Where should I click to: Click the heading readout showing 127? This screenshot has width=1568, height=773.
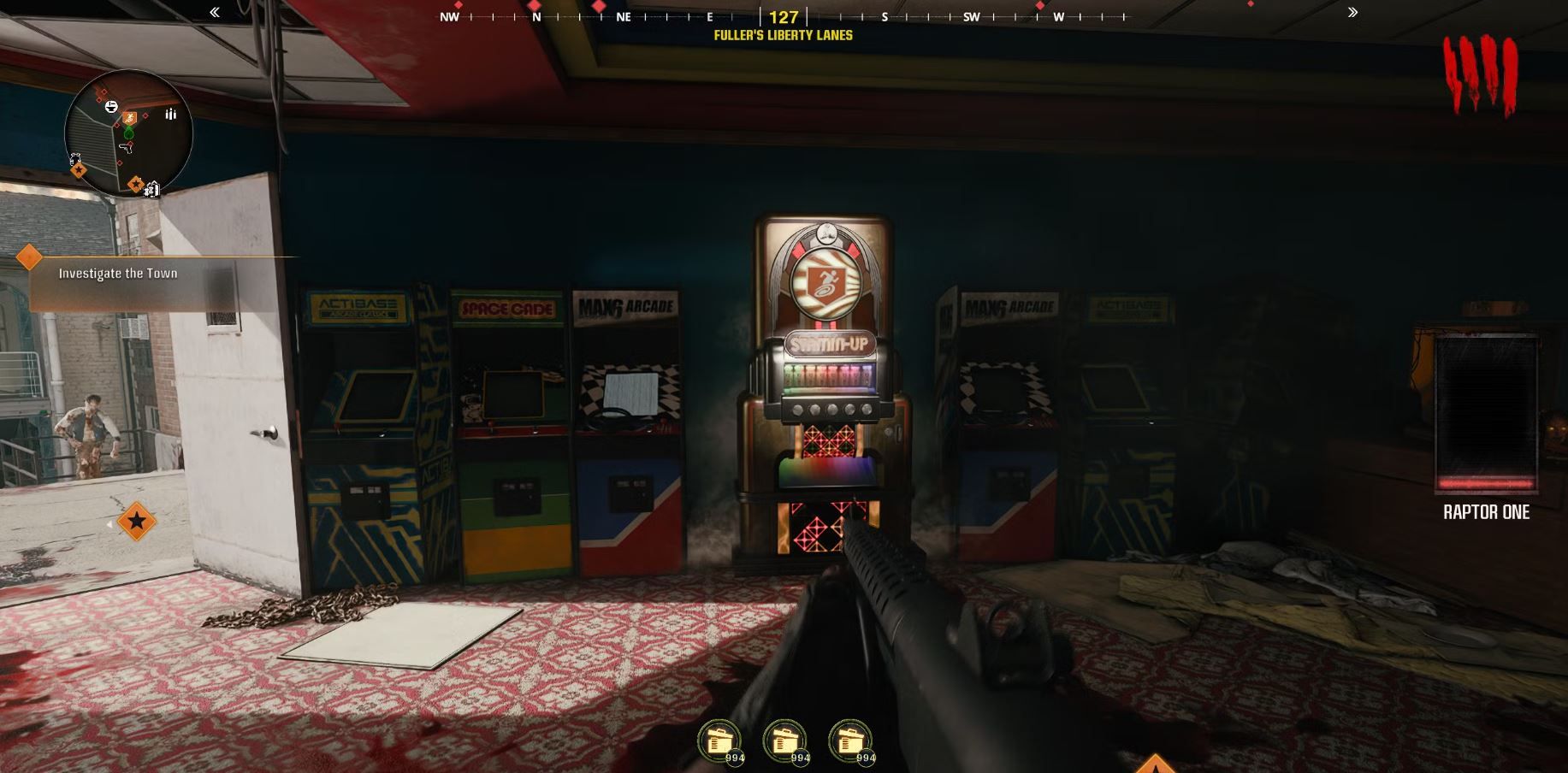784,16
